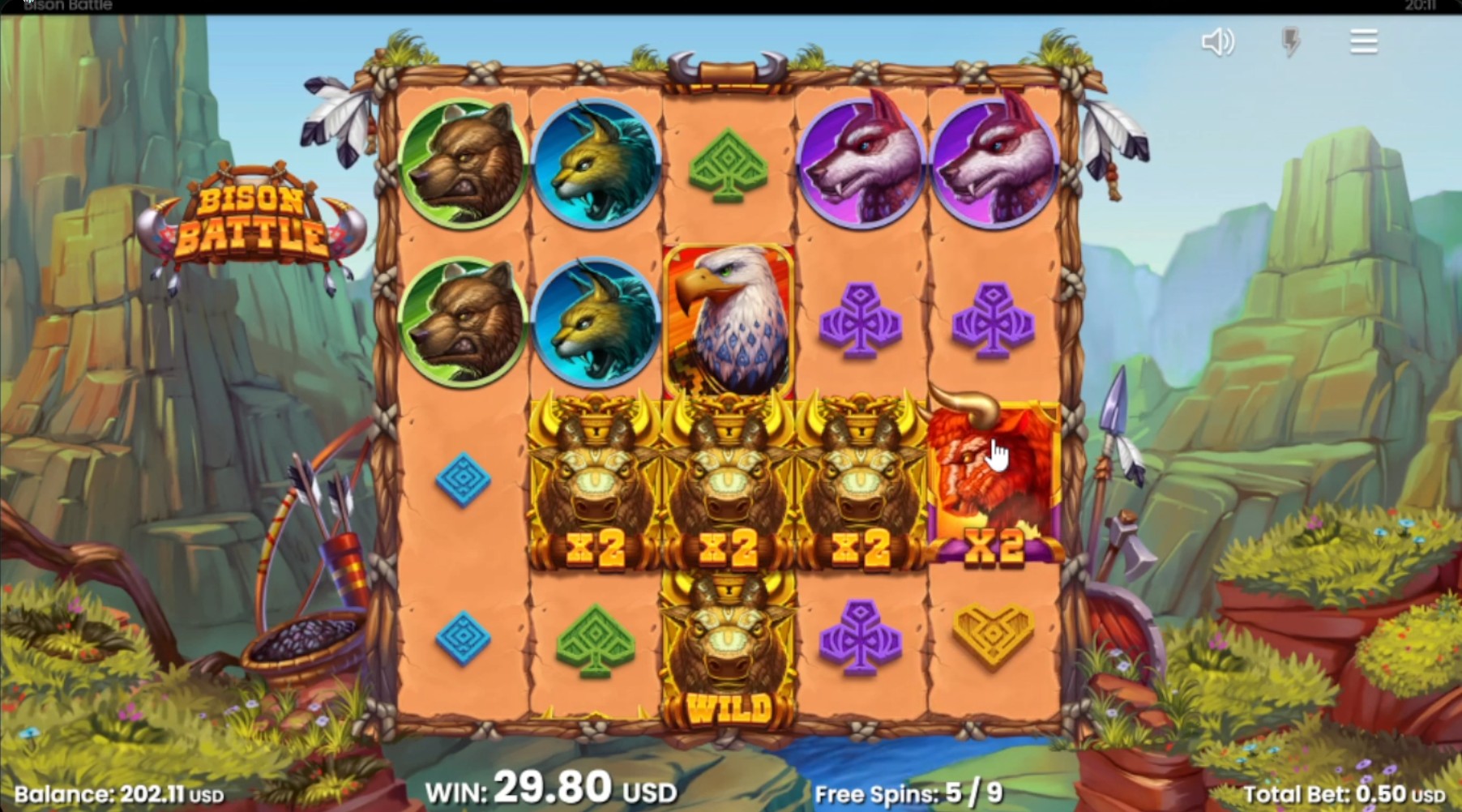Toggle sound off using the speaker button
Image resolution: width=1462 pixels, height=812 pixels.
point(1219,43)
